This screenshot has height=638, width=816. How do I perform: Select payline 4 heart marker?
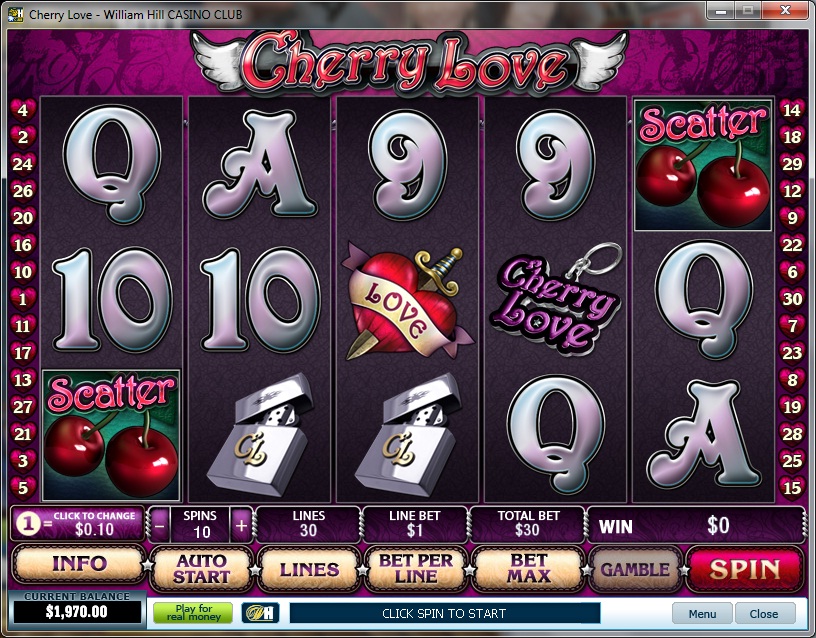(23, 110)
